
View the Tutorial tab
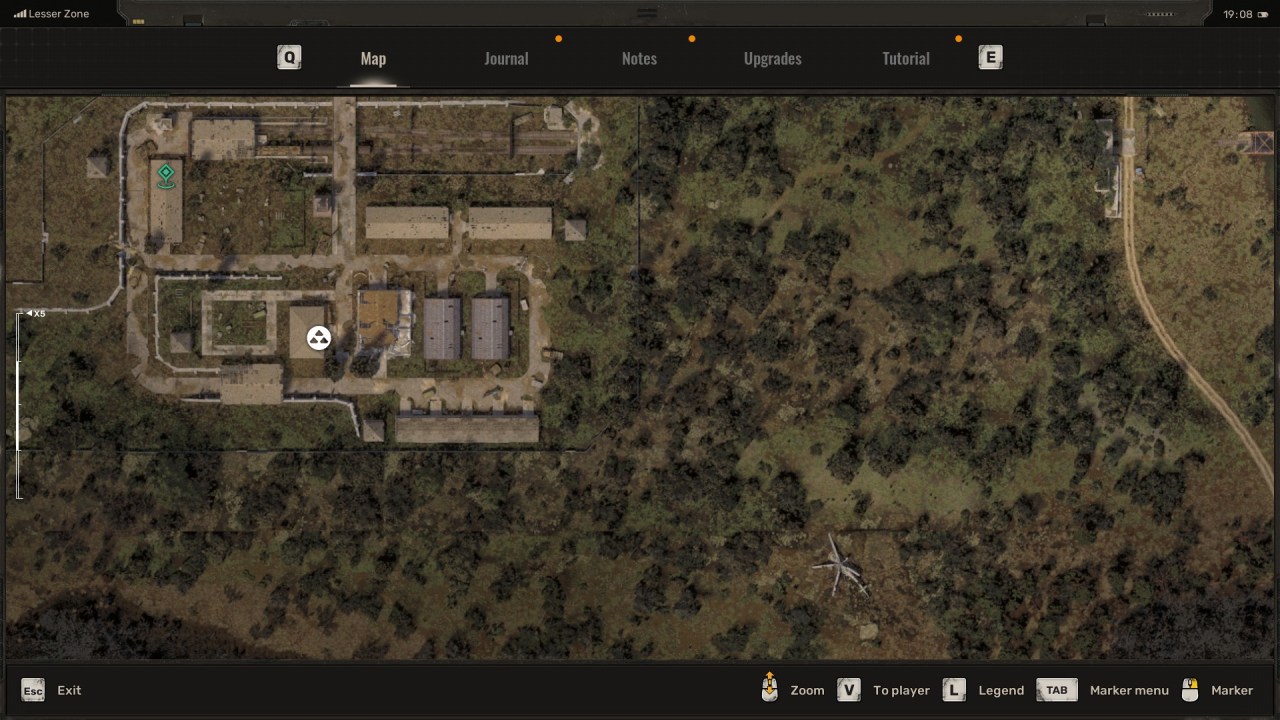[905, 58]
